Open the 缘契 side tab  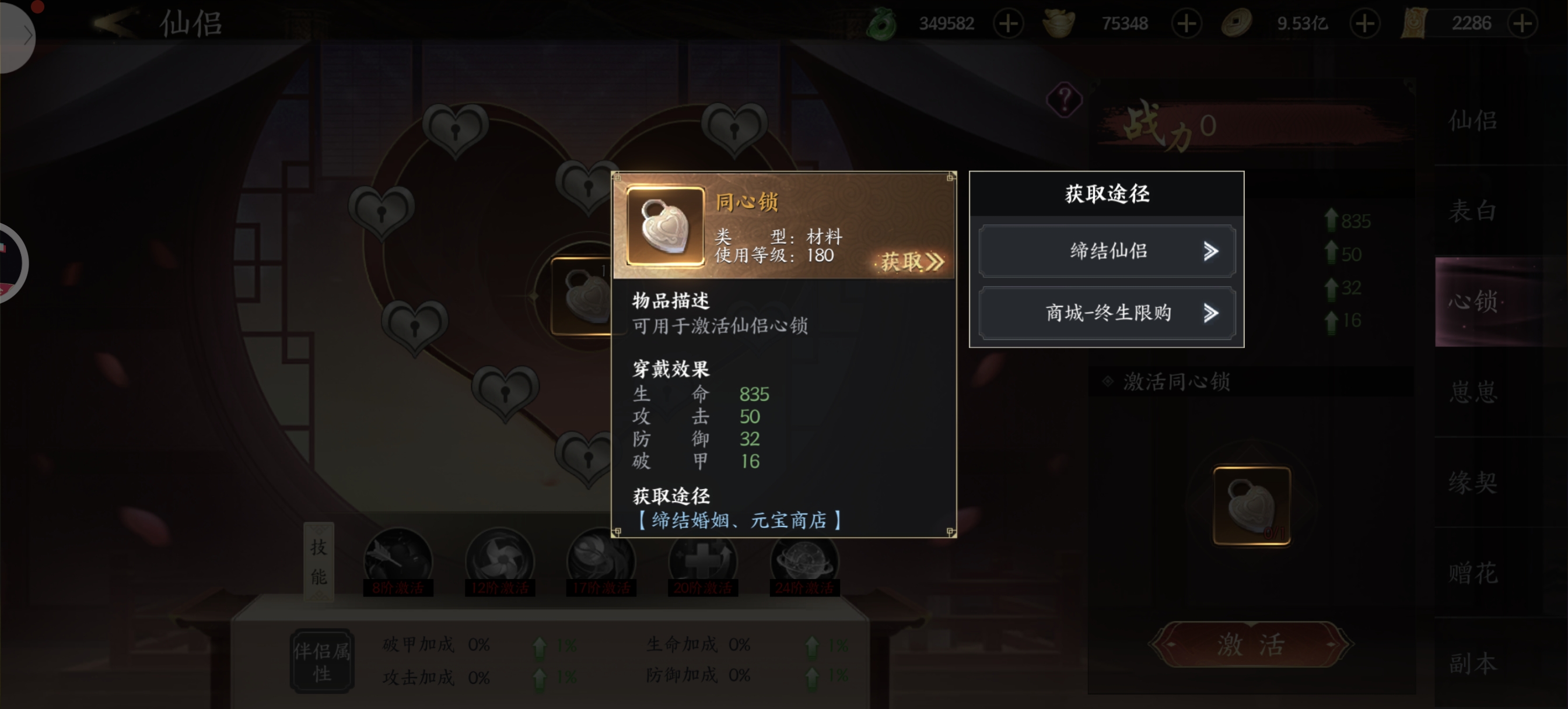[1472, 482]
